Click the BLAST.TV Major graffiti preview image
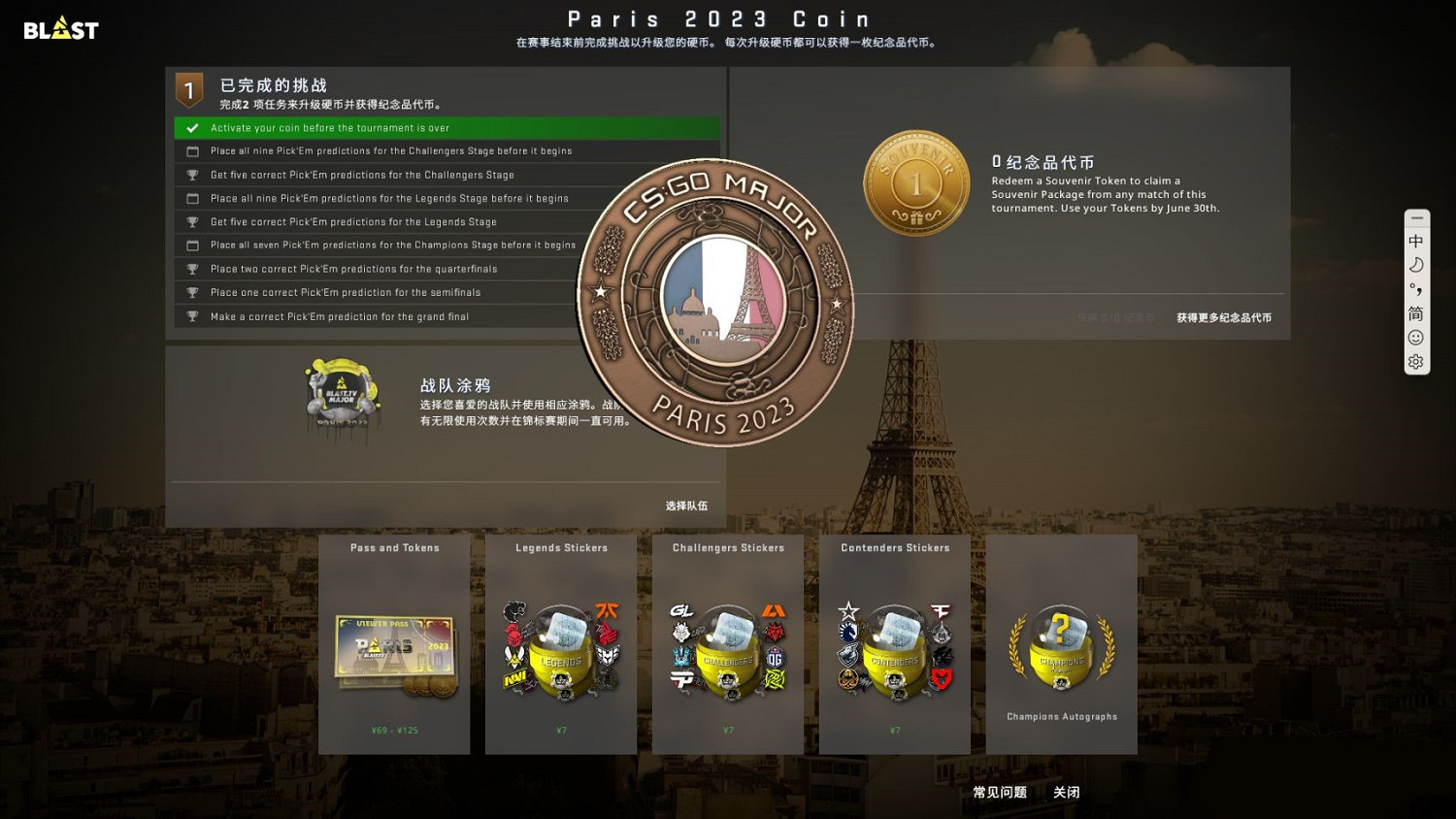 (x=342, y=399)
